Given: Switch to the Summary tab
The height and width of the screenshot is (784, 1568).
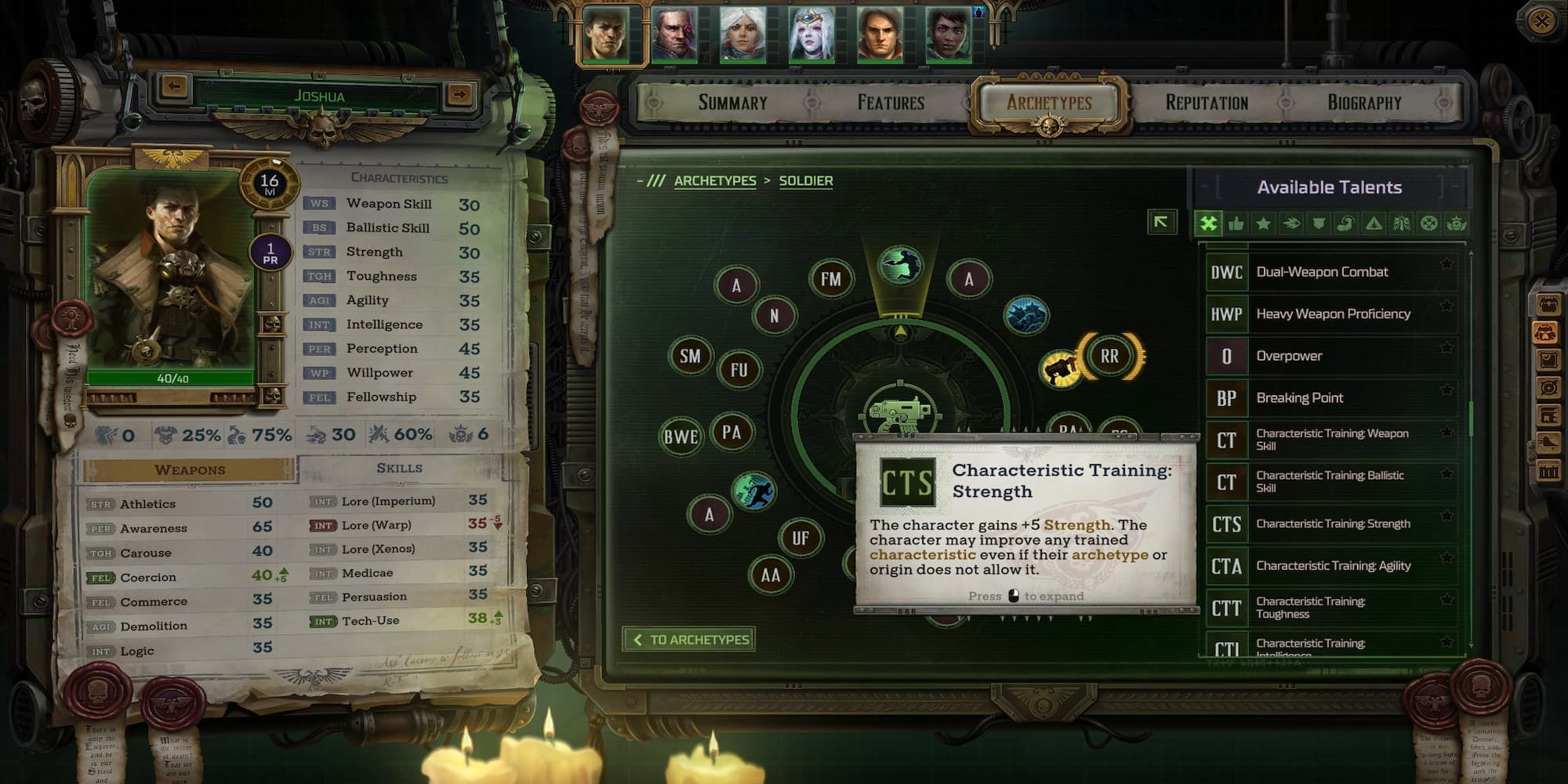Looking at the screenshot, I should (732, 101).
